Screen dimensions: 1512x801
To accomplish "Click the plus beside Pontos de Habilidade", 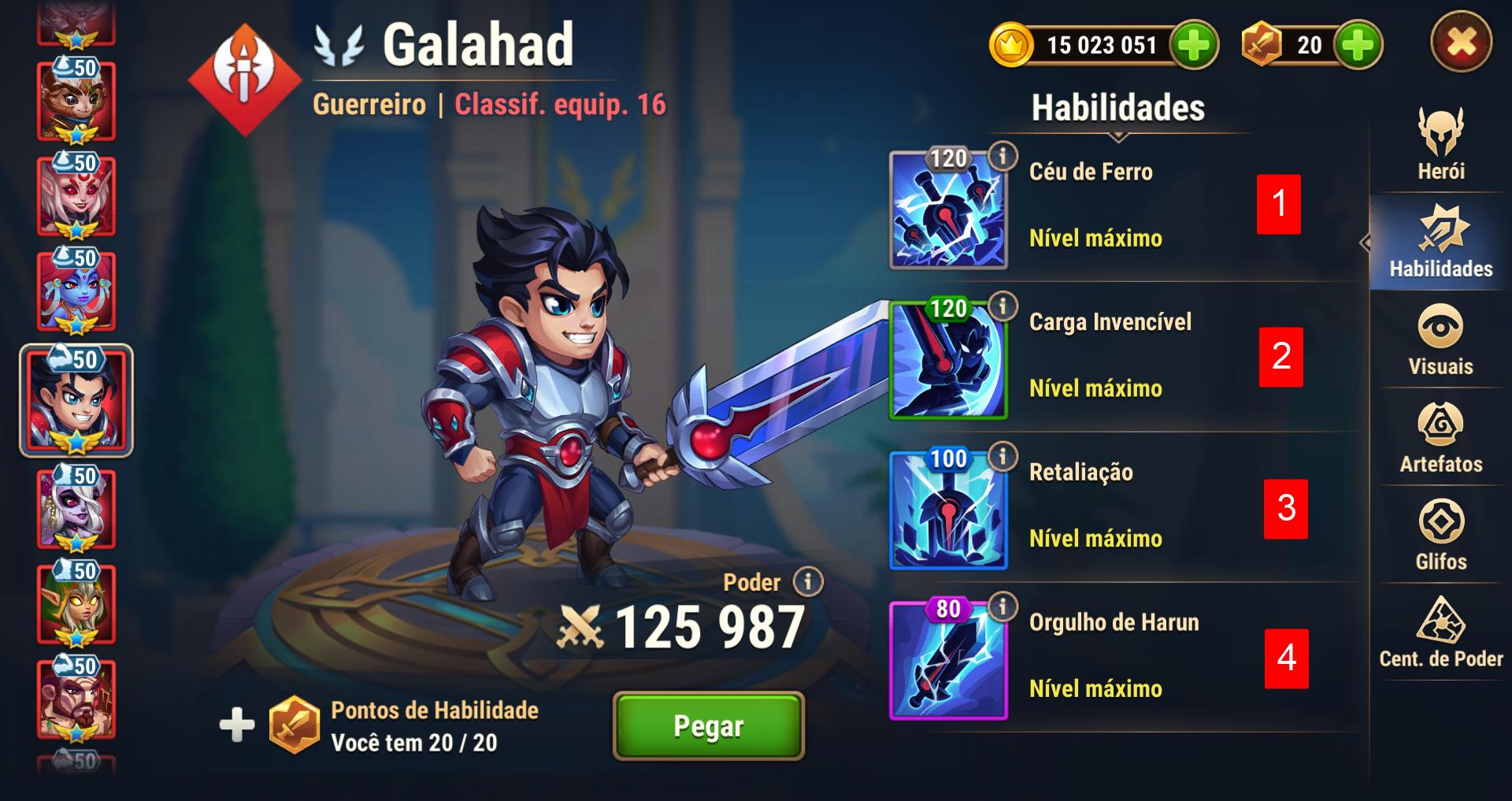I will (236, 725).
